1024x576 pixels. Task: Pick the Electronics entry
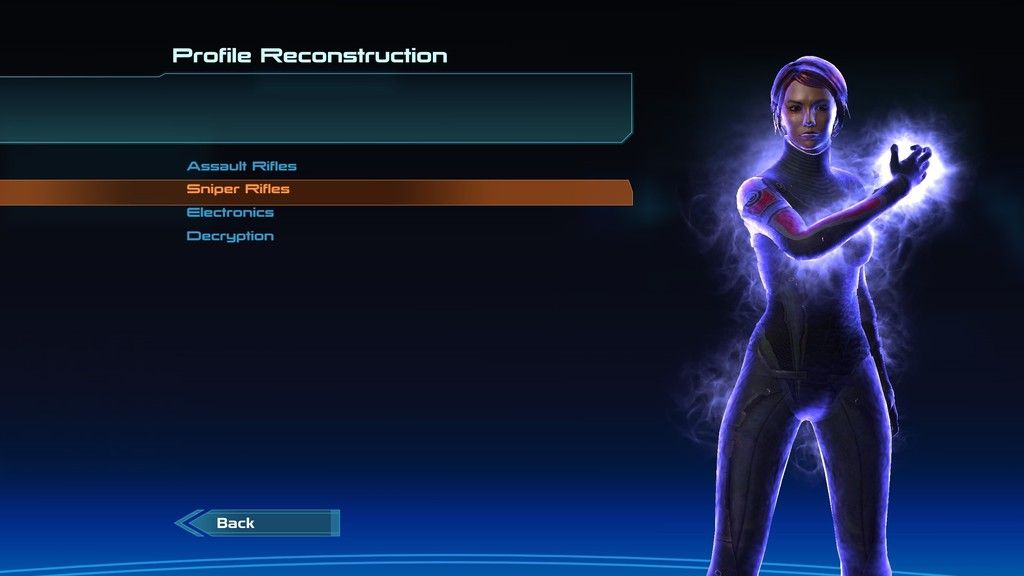coord(230,213)
